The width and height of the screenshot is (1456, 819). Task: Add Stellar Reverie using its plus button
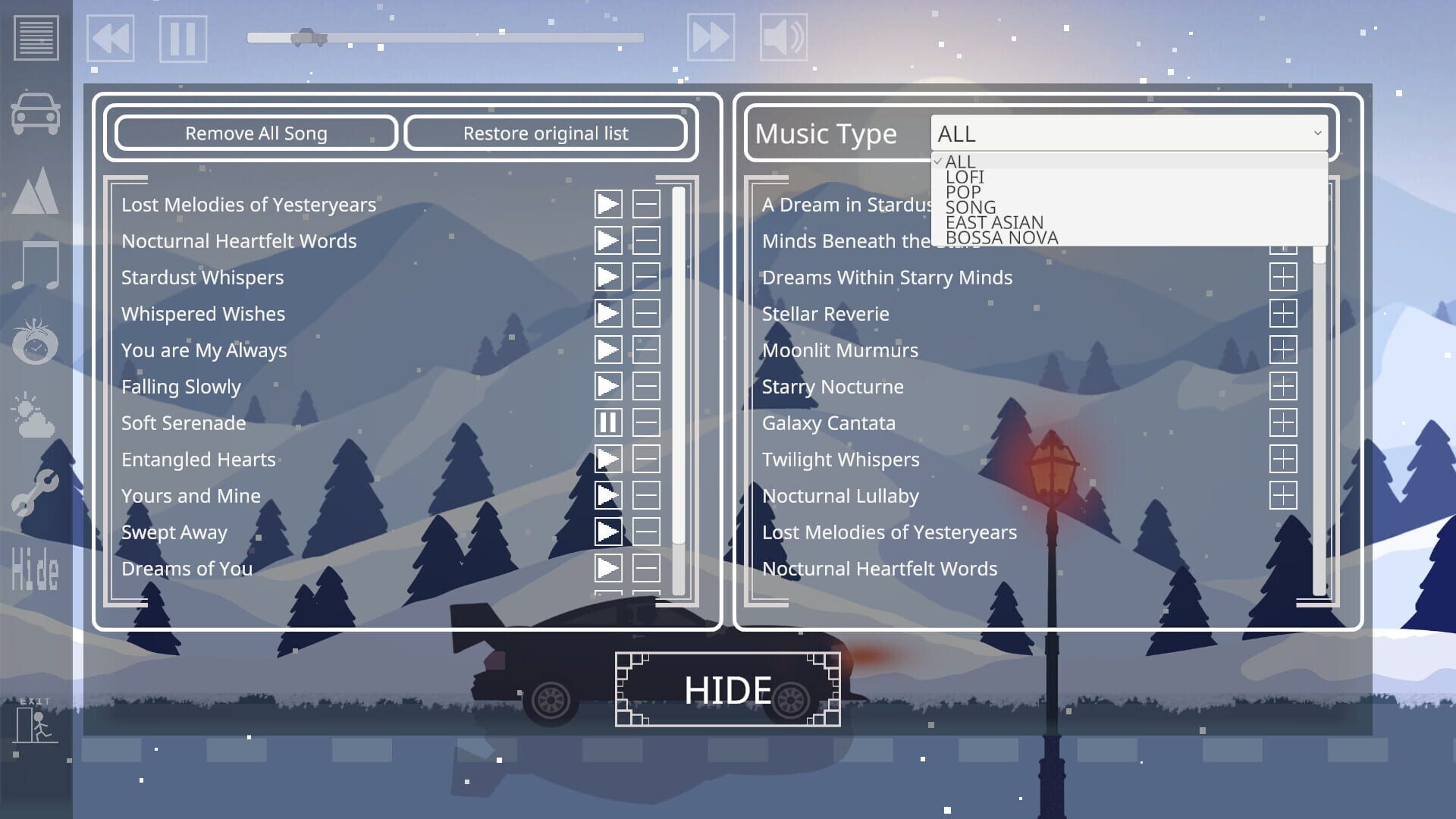[1283, 314]
